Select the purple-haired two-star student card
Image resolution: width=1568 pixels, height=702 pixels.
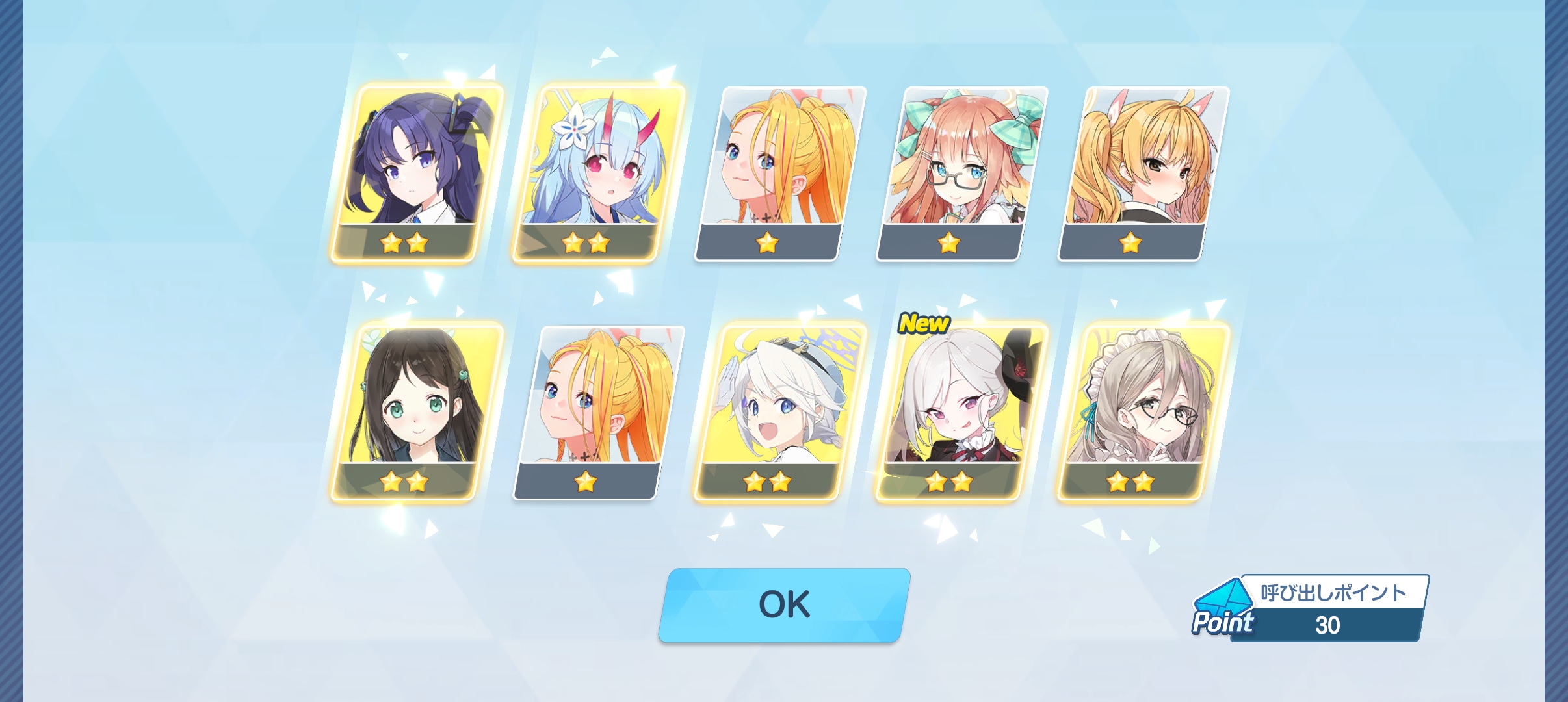click(x=416, y=172)
